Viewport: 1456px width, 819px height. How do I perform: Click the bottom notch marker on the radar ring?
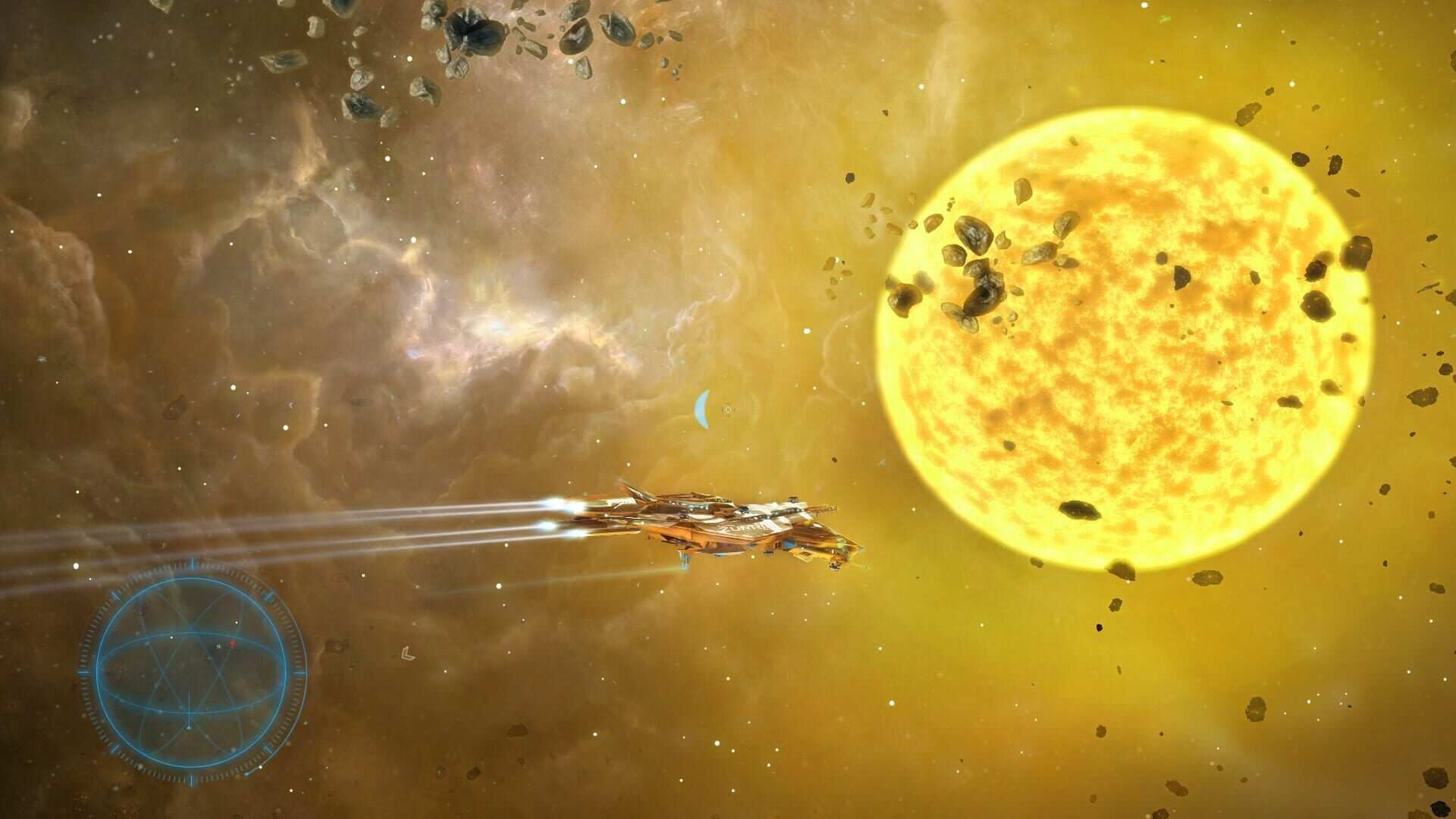tap(192, 778)
